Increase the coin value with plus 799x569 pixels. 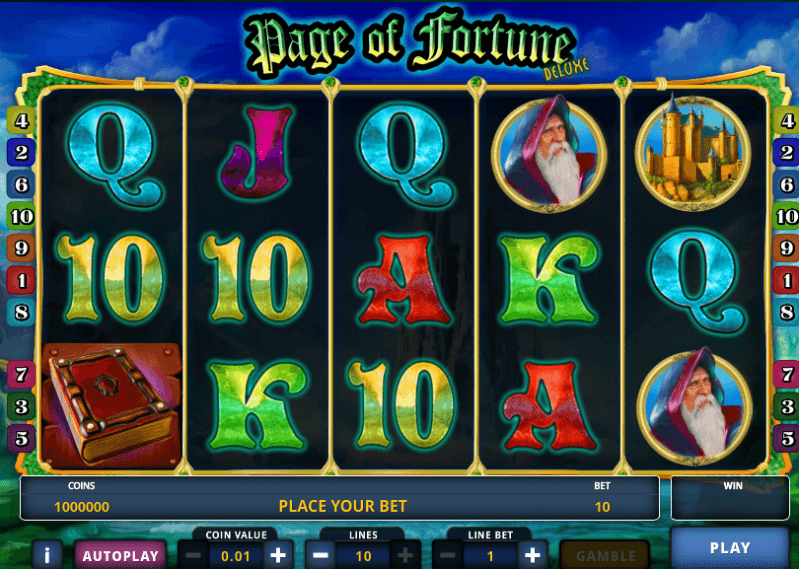[x=278, y=554]
